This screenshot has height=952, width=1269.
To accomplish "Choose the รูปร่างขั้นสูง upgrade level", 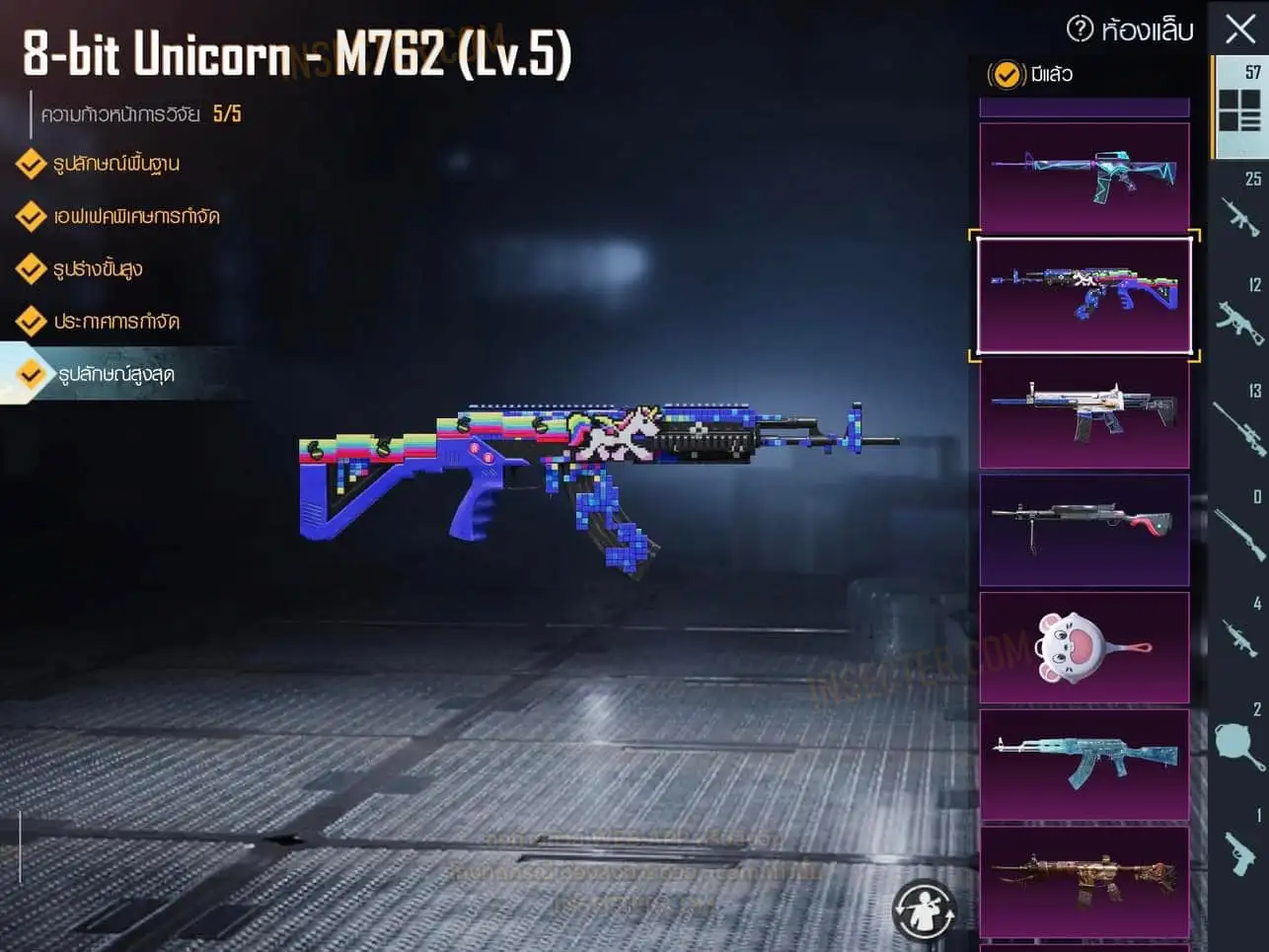I will 97,268.
